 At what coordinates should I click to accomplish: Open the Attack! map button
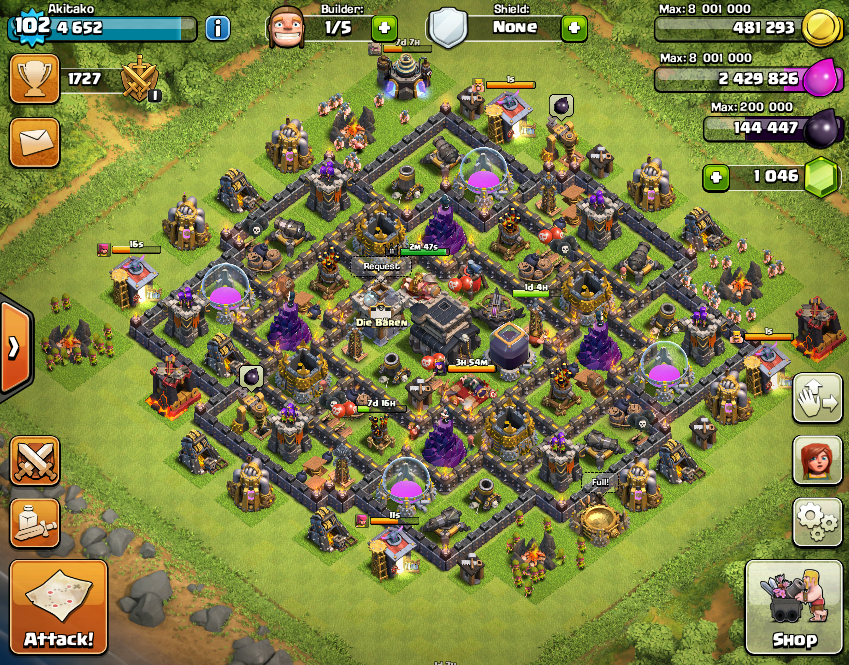pos(58,607)
